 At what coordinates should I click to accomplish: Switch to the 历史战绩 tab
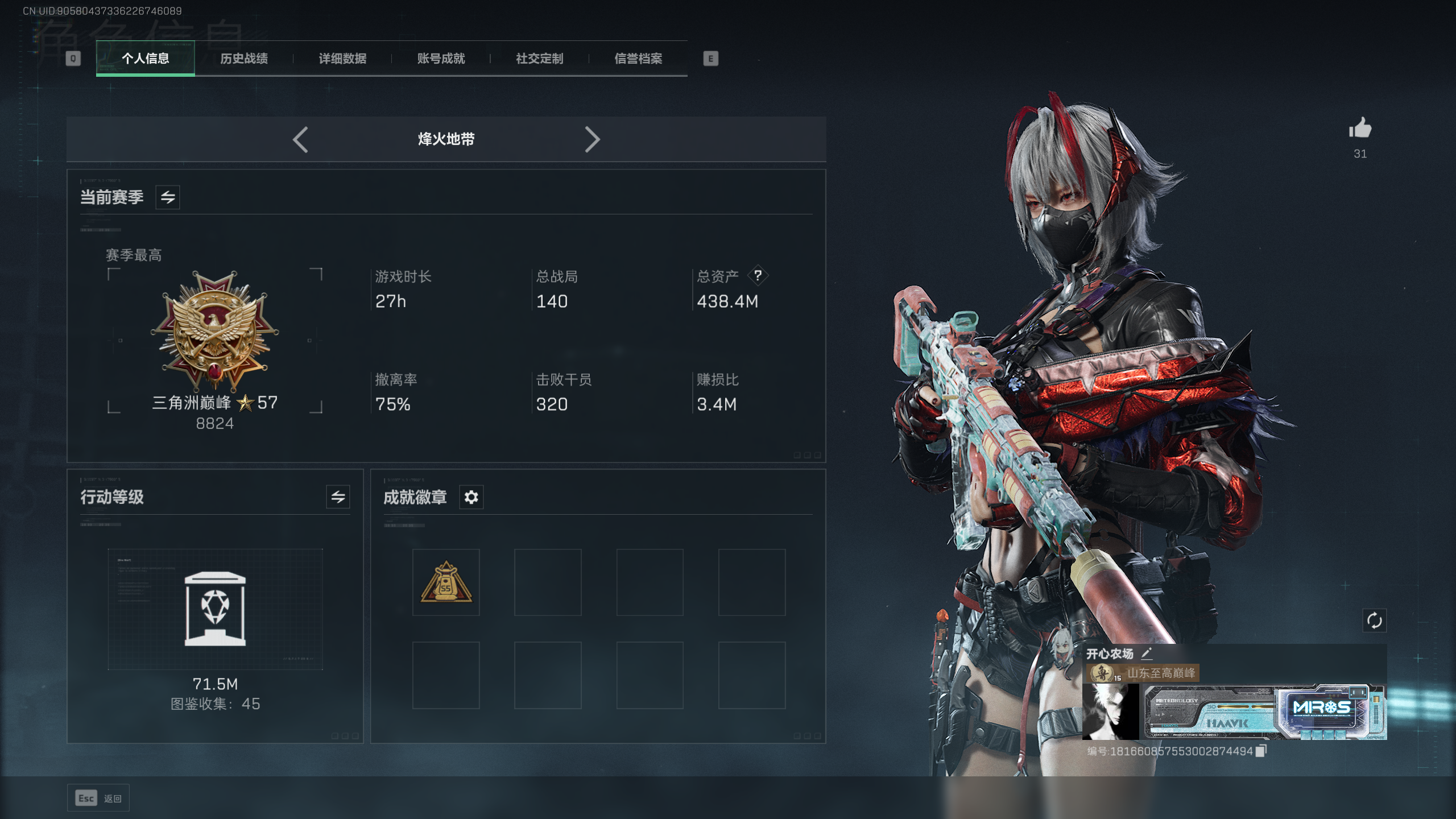[245, 59]
